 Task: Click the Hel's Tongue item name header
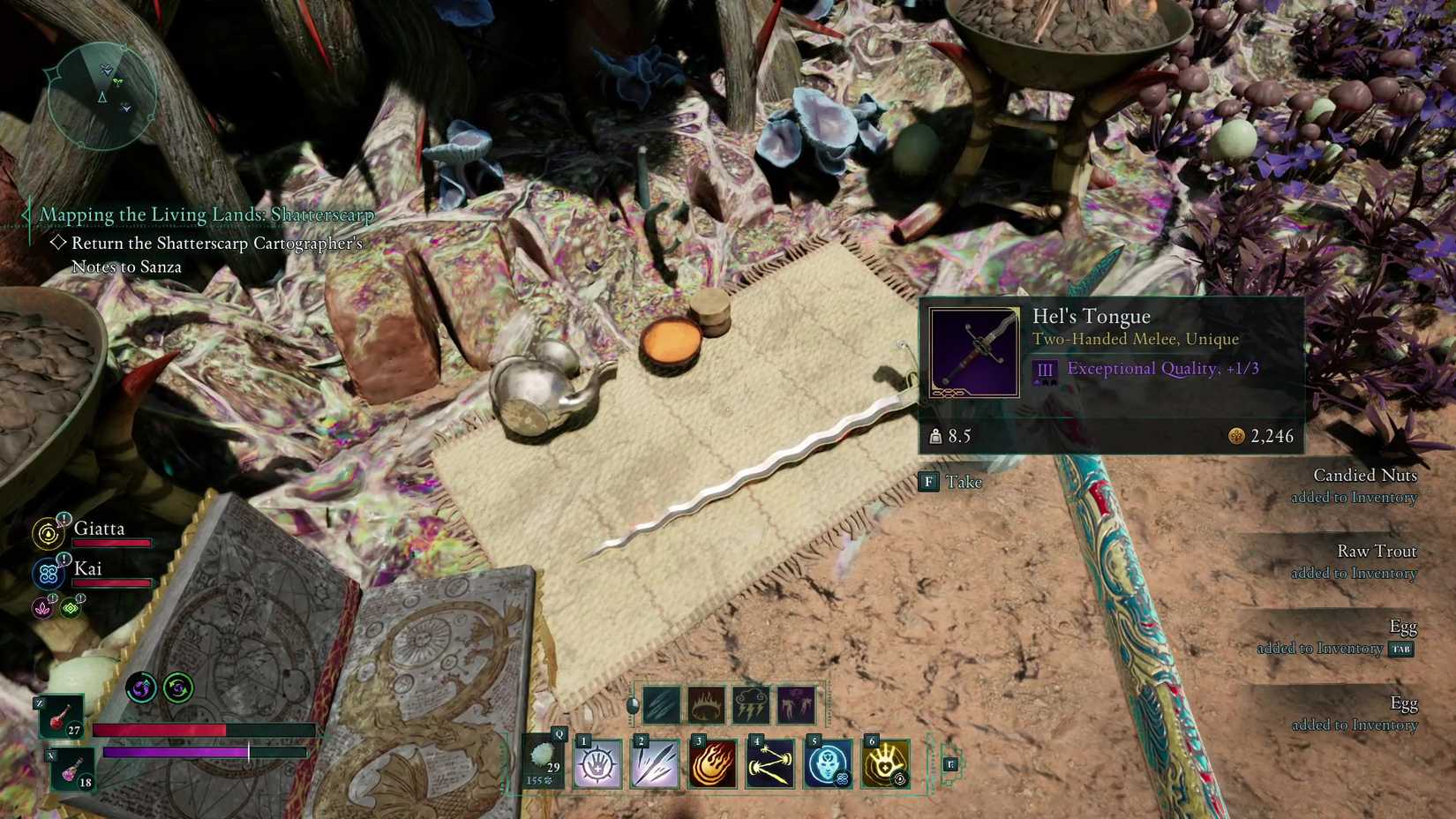coord(1092,316)
